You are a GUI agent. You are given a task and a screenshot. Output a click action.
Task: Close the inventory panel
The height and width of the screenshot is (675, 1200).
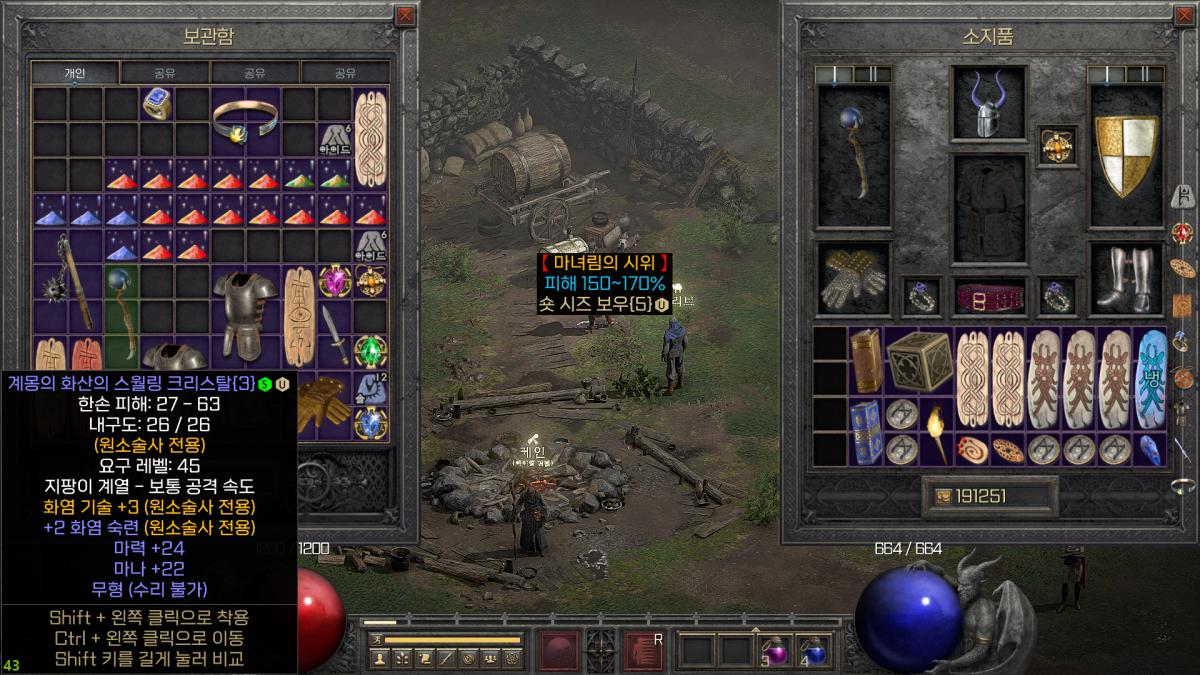click(x=1187, y=16)
